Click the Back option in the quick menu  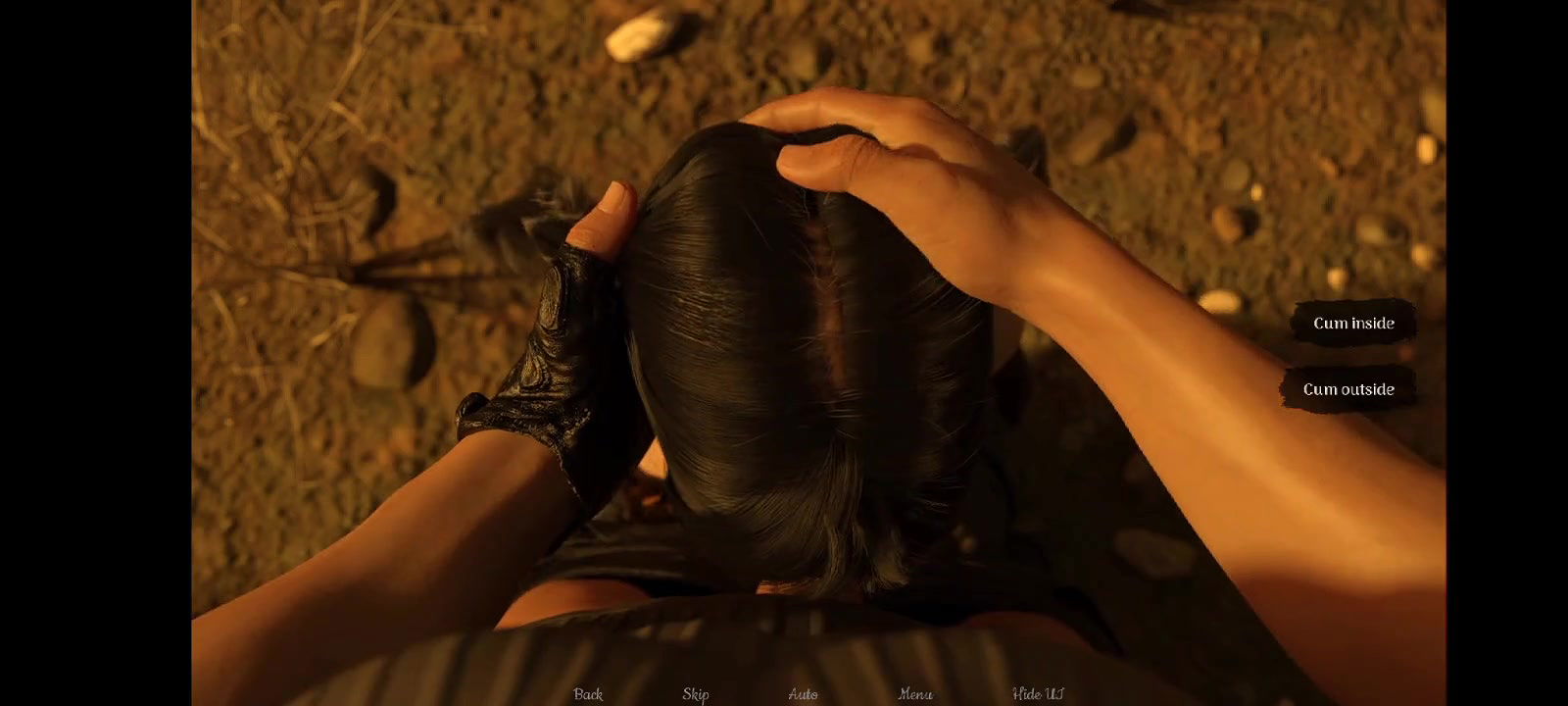587,693
